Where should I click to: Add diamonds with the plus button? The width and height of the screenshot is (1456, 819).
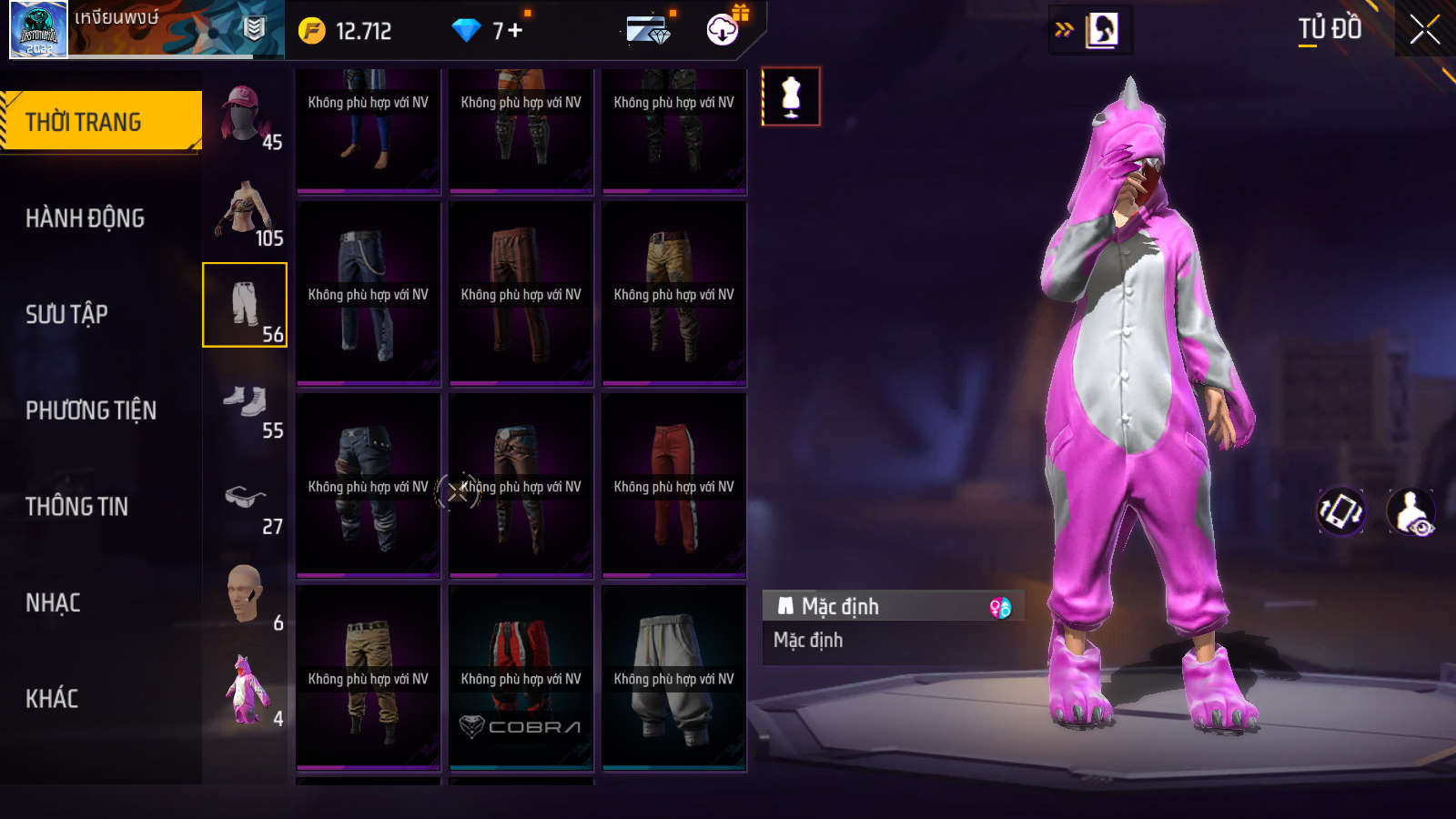click(x=515, y=31)
